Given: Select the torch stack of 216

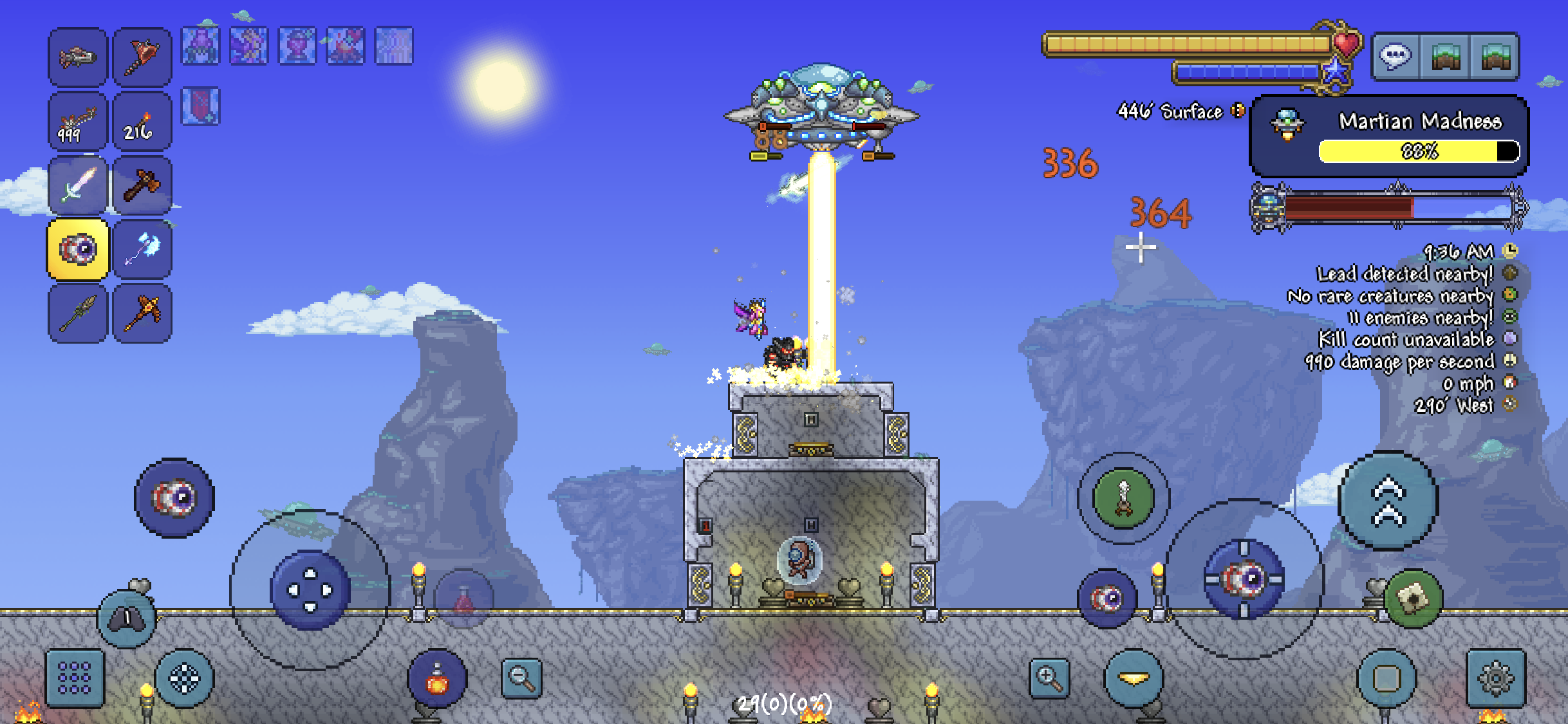Looking at the screenshot, I should tap(142, 122).
